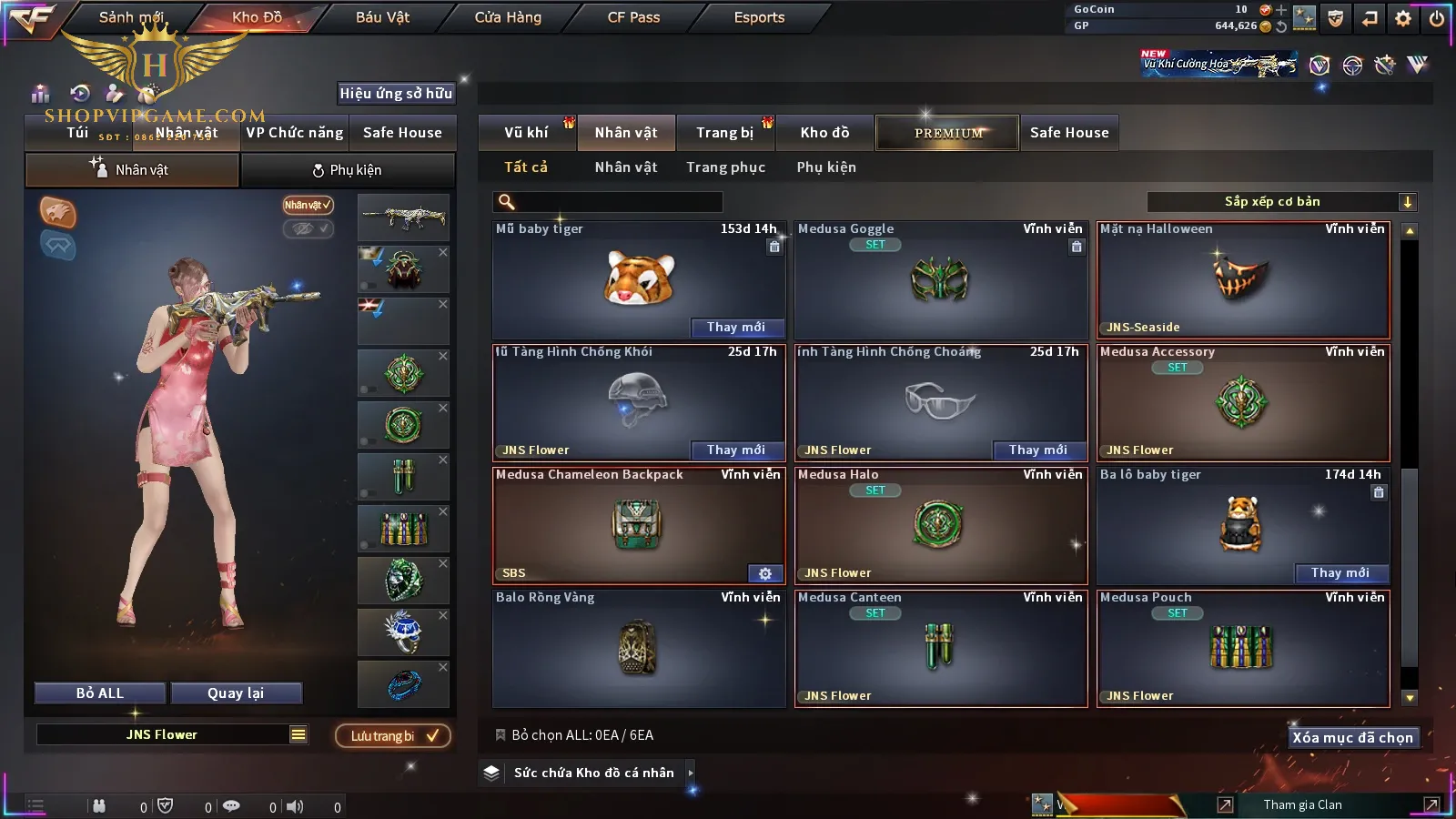Viewport: 1456px width, 819px height.
Task: Switch to the Trang bị tab
Action: click(724, 133)
